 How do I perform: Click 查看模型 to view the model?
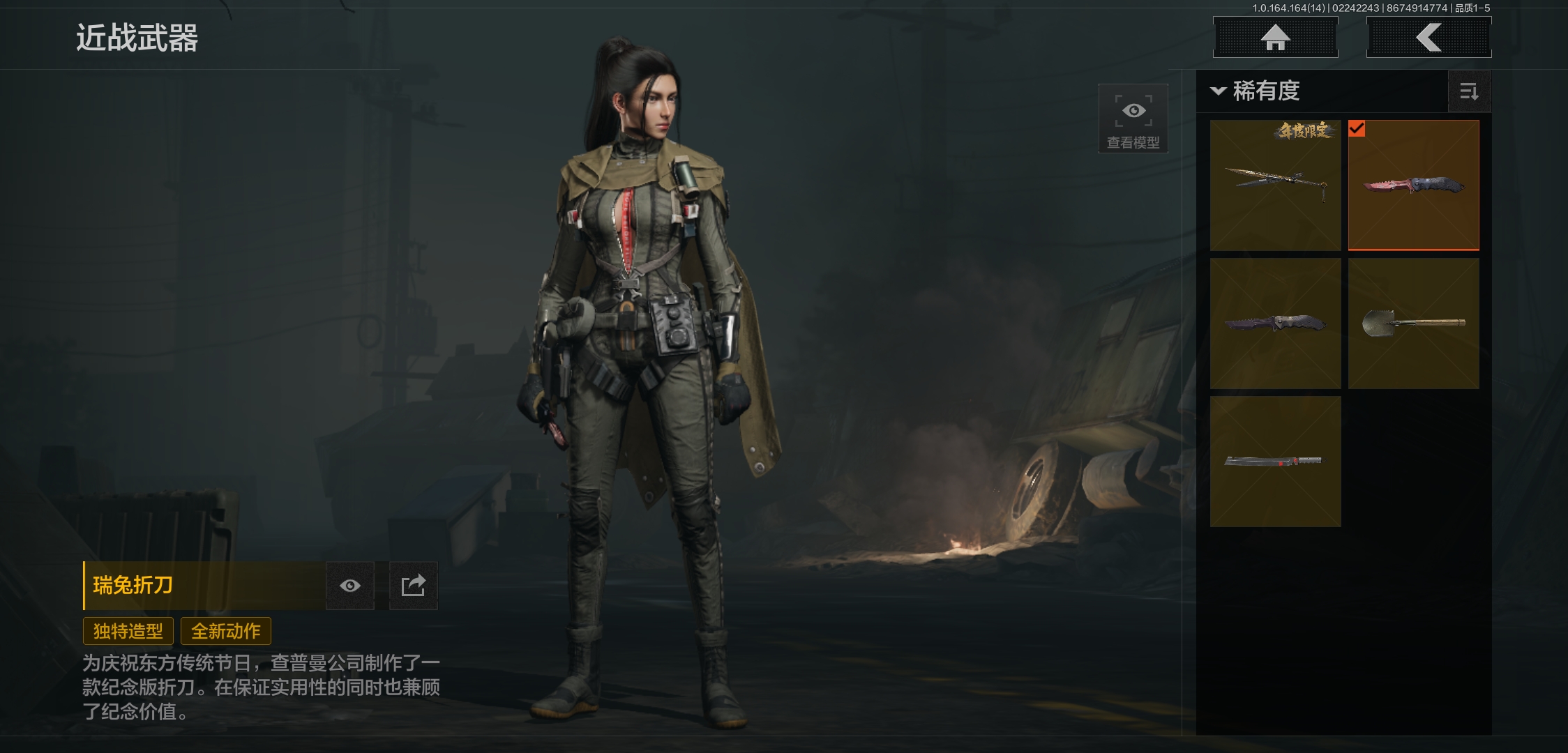point(1133,119)
